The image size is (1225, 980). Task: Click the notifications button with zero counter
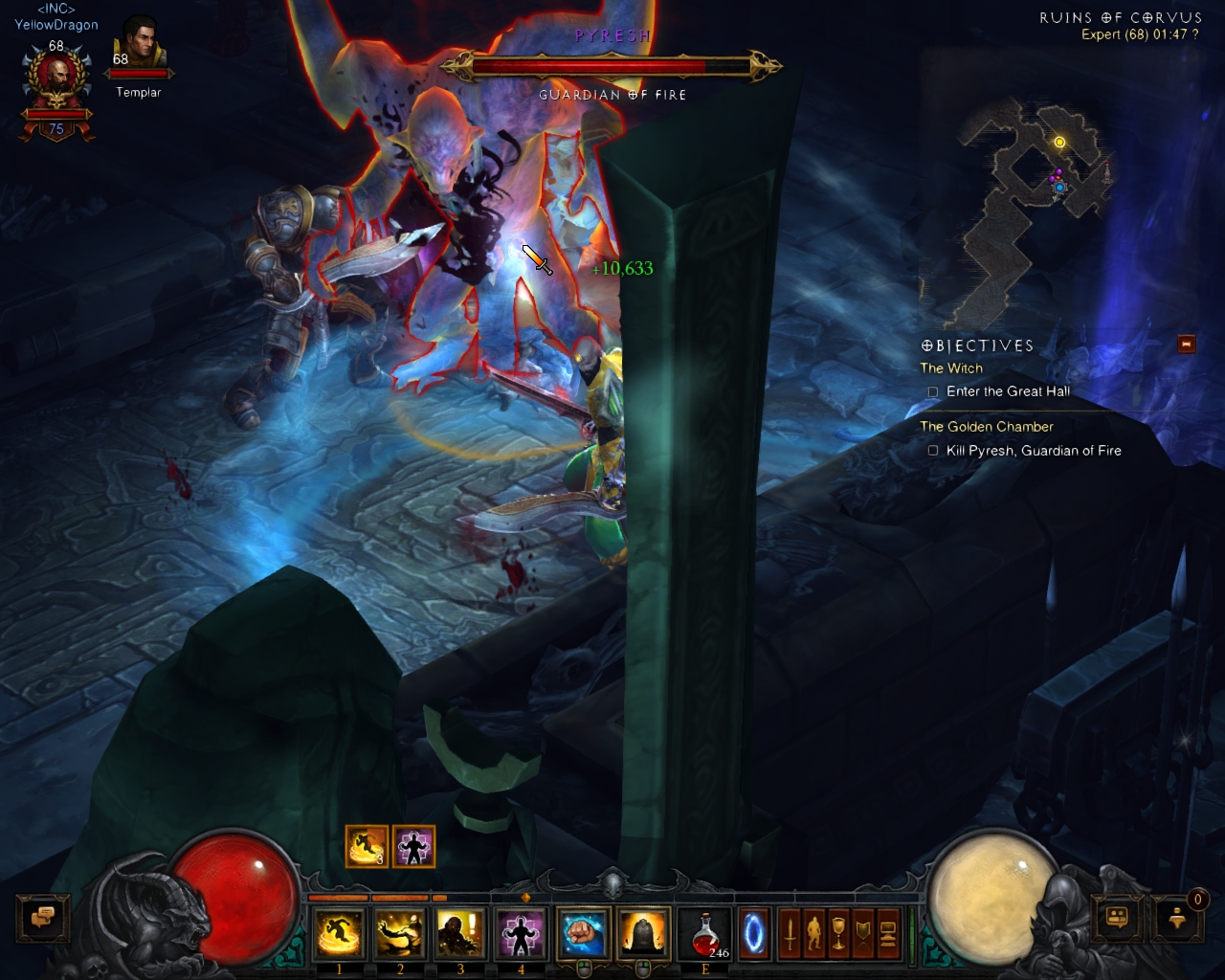(x=1178, y=918)
